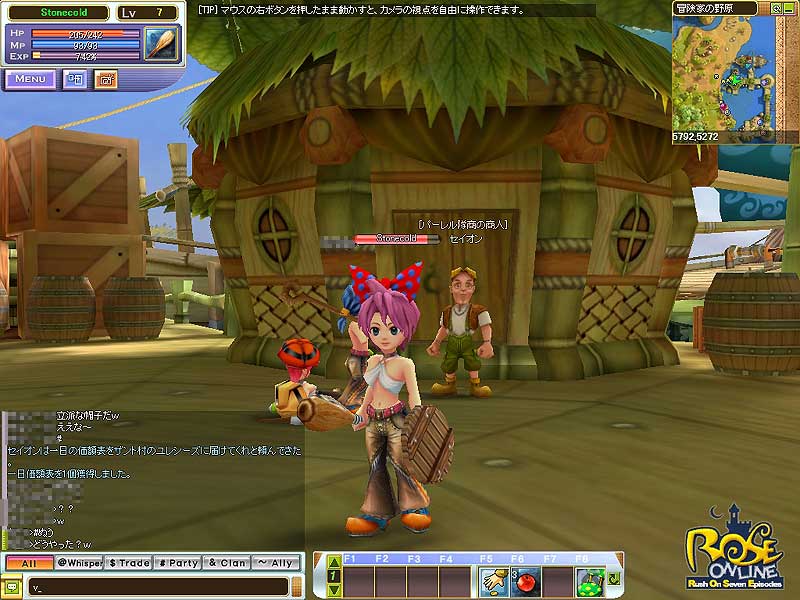Click the orange camera icon beside MENU
The width and height of the screenshot is (800, 600).
[x=105, y=79]
